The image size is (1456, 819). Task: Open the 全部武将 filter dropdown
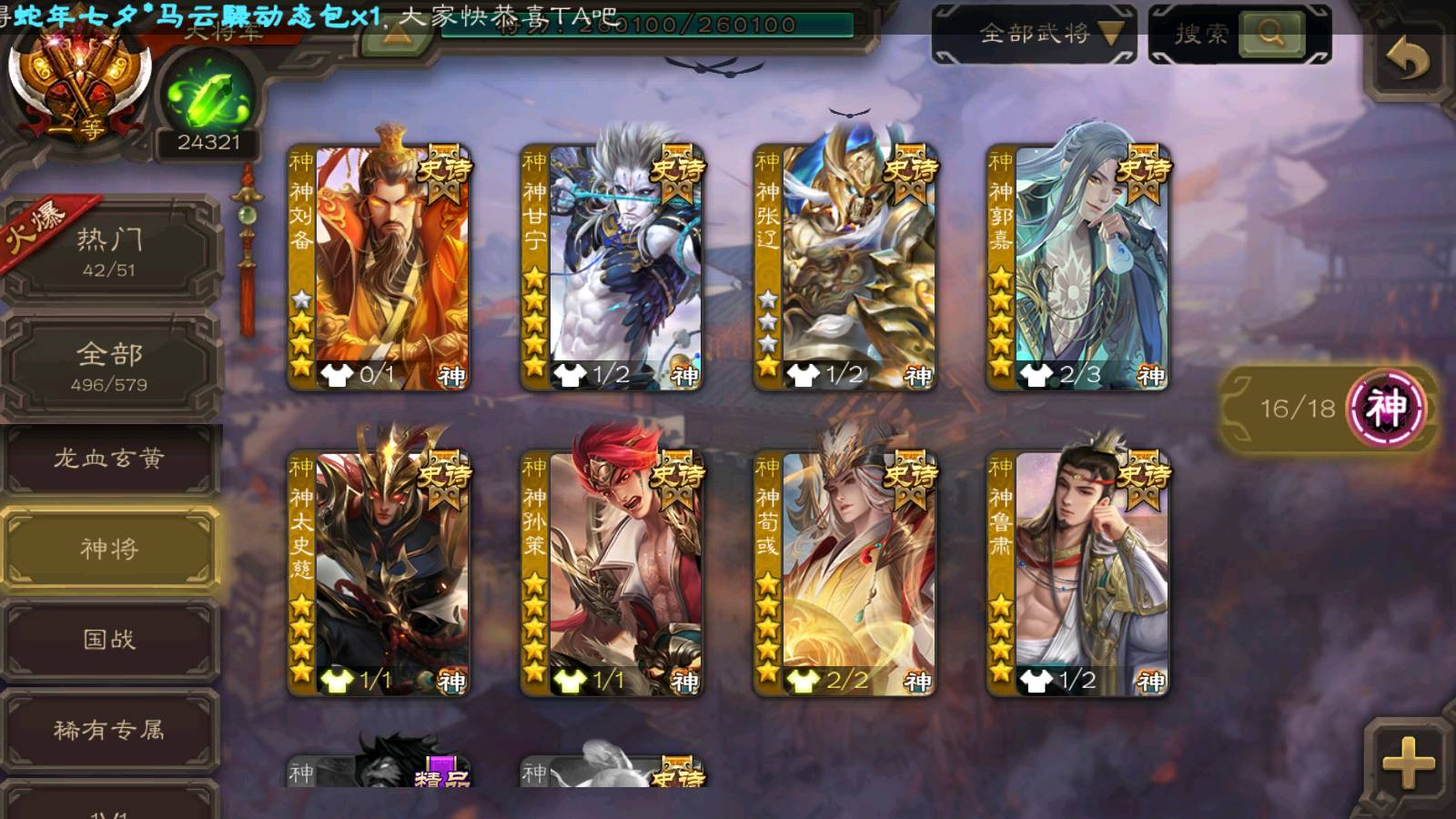(1034, 35)
